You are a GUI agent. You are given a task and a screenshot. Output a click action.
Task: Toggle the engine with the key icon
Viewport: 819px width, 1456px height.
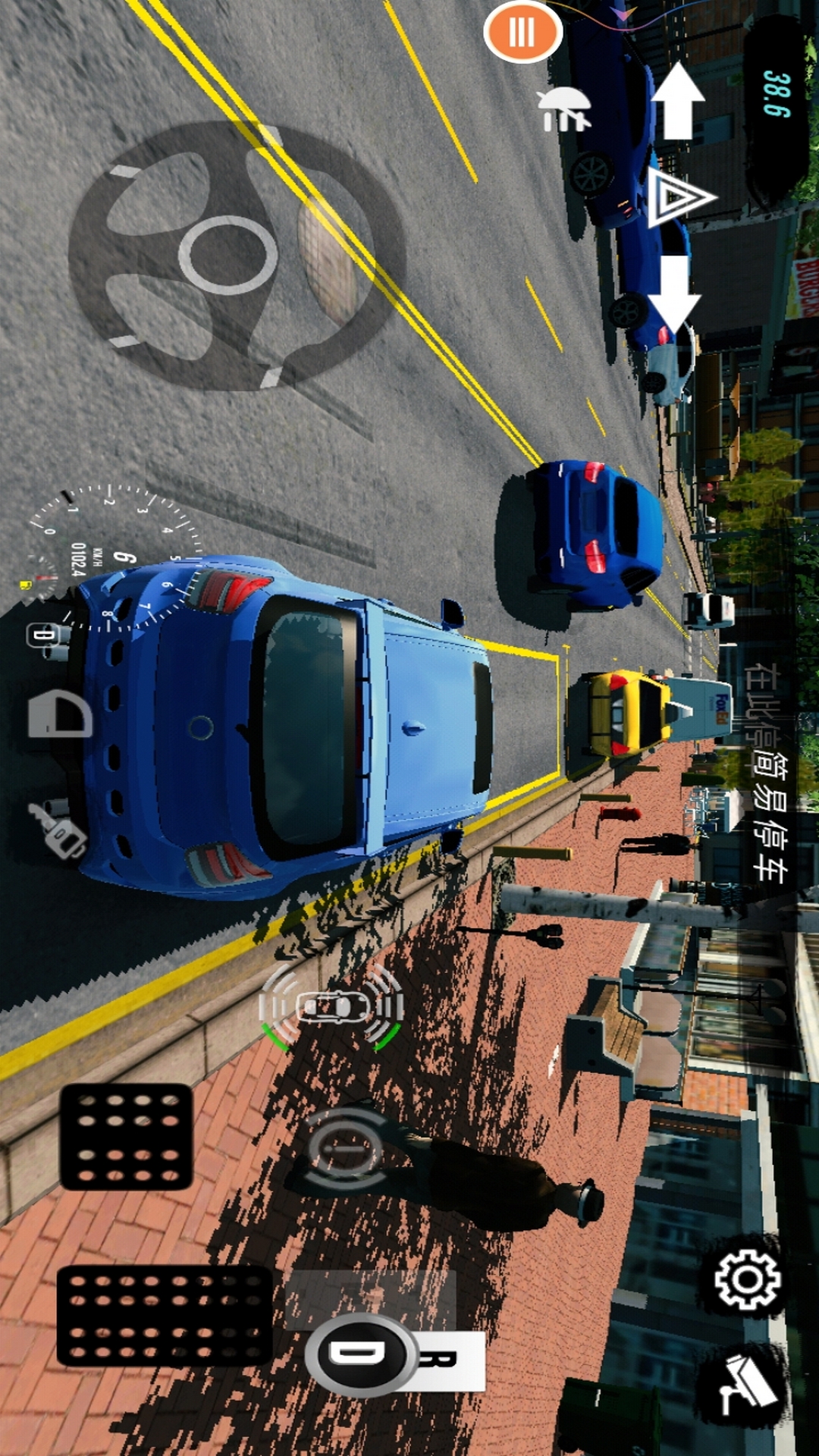coord(59,830)
